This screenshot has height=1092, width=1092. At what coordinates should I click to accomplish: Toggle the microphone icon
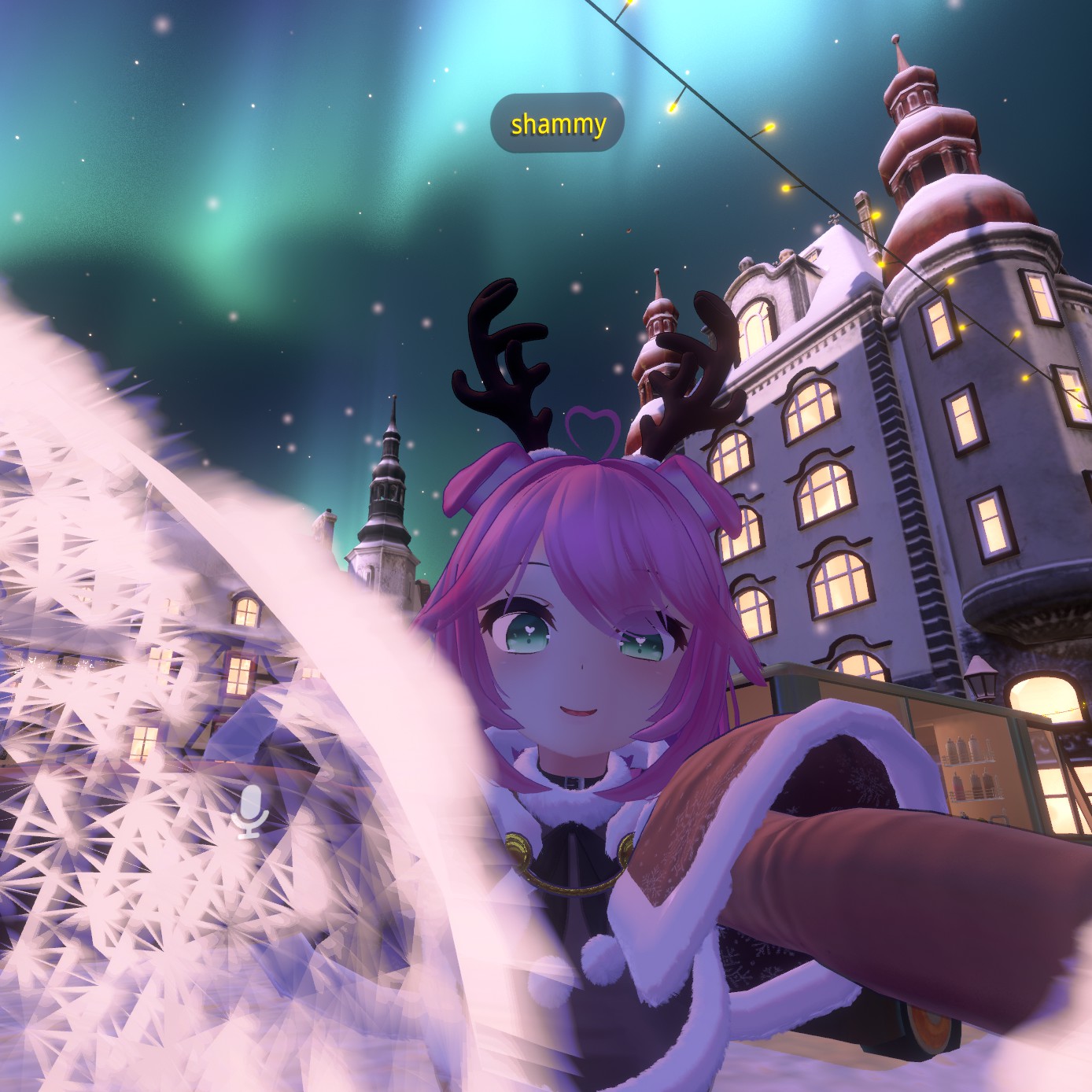point(250,811)
